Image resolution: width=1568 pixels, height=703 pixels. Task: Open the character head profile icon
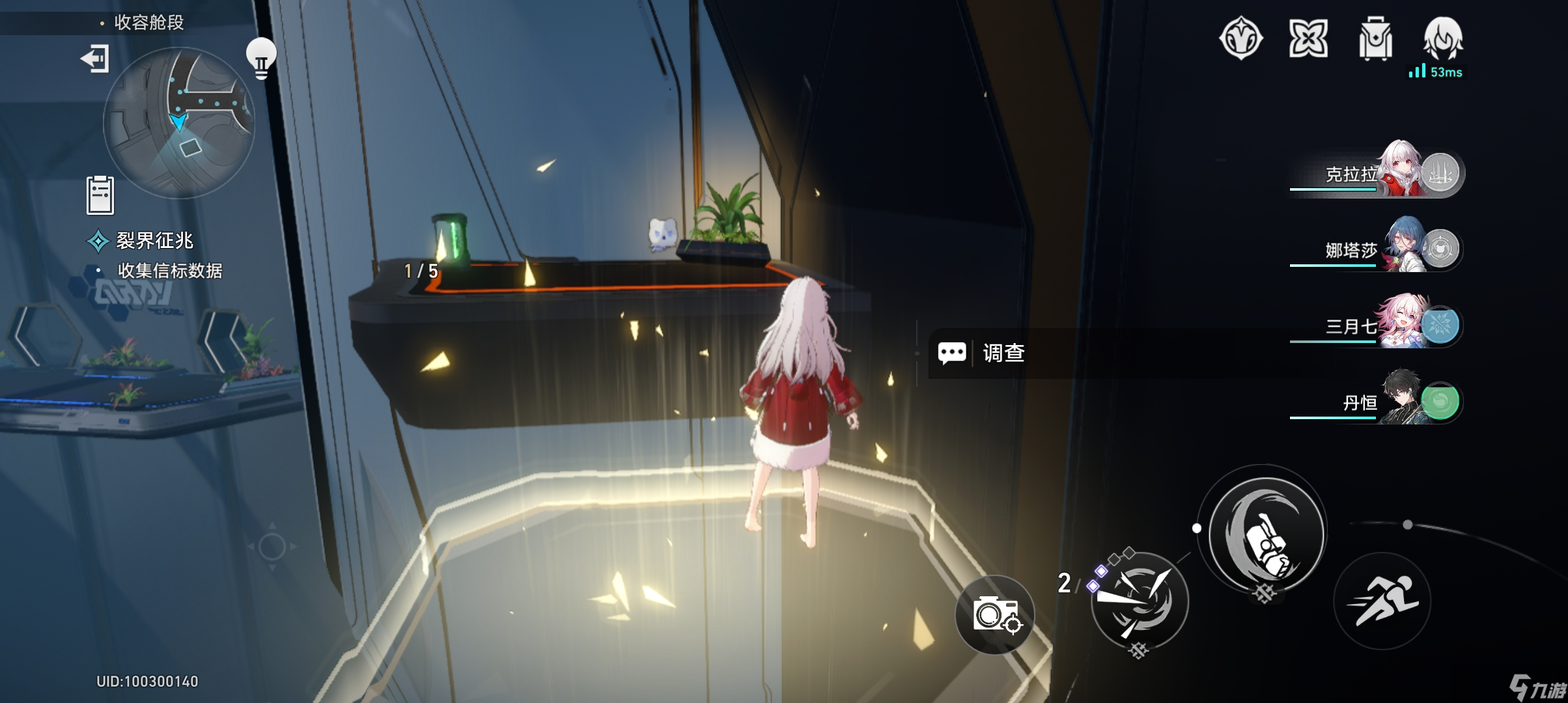[1443, 38]
